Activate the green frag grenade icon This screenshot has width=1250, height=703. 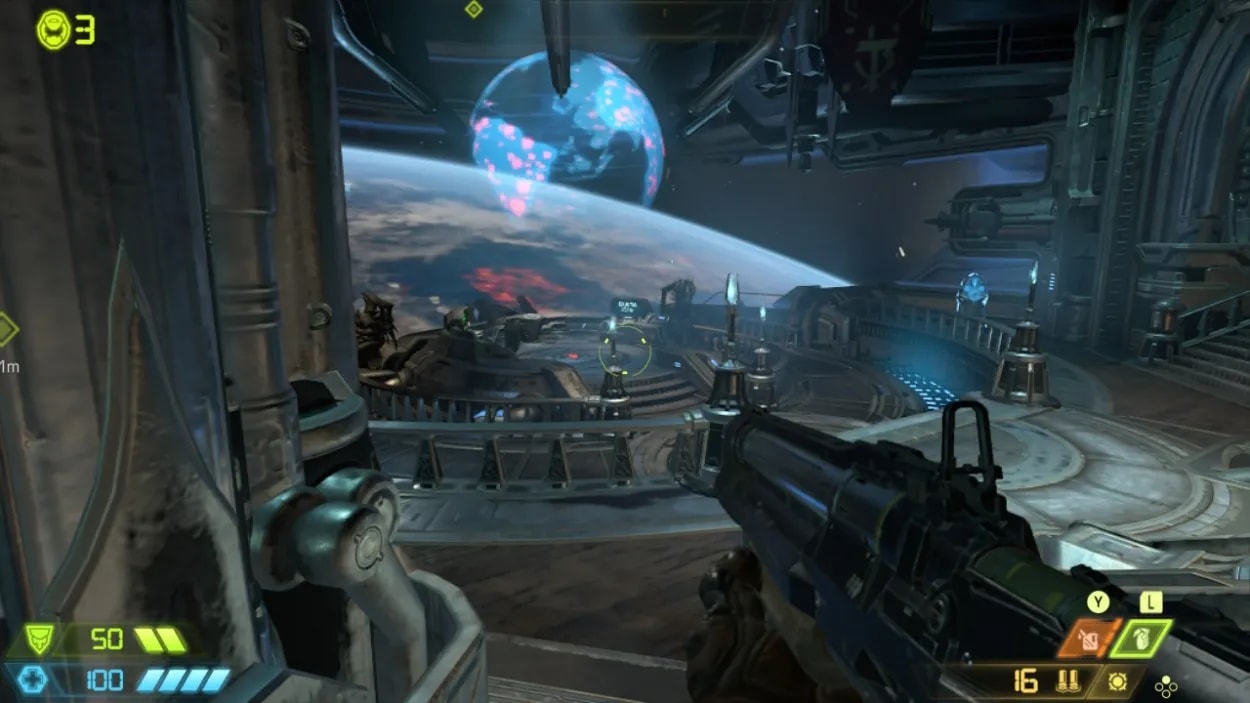coord(1139,638)
